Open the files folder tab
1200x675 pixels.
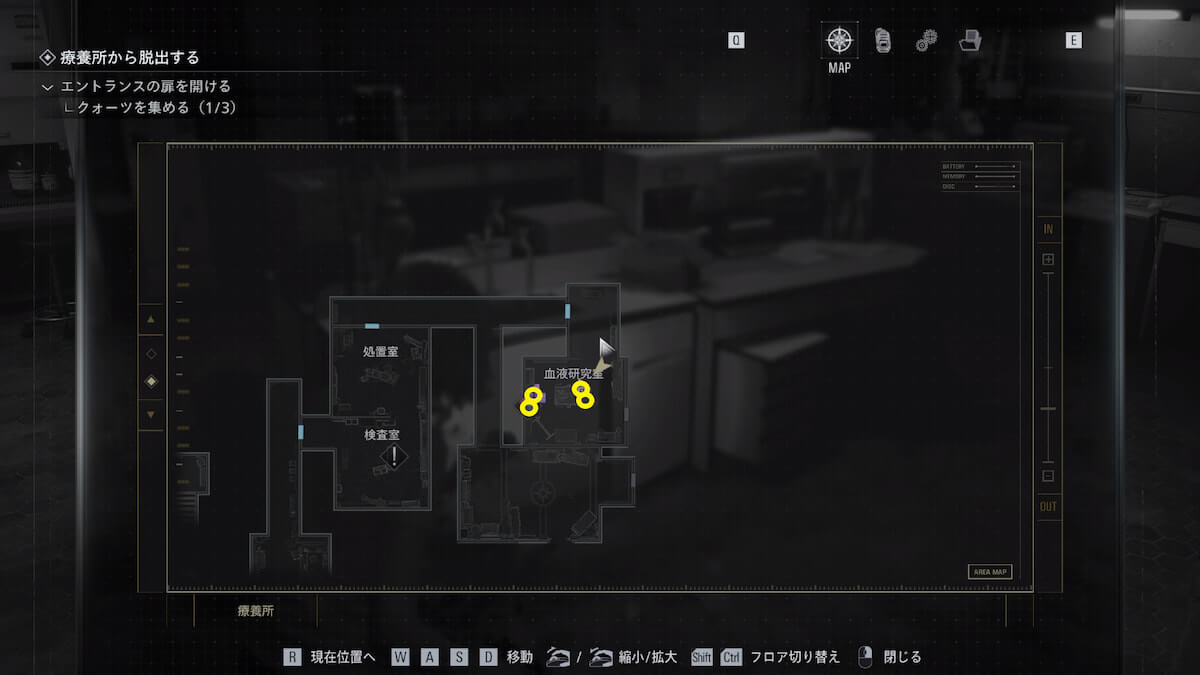969,40
